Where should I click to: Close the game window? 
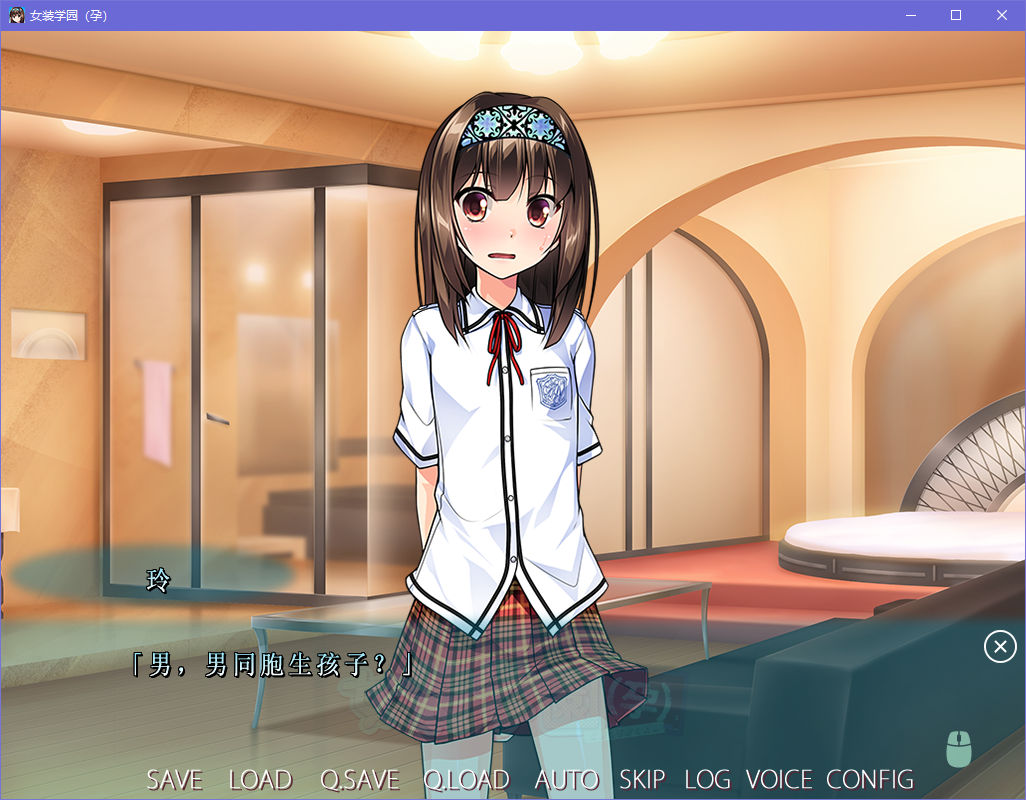(1002, 15)
